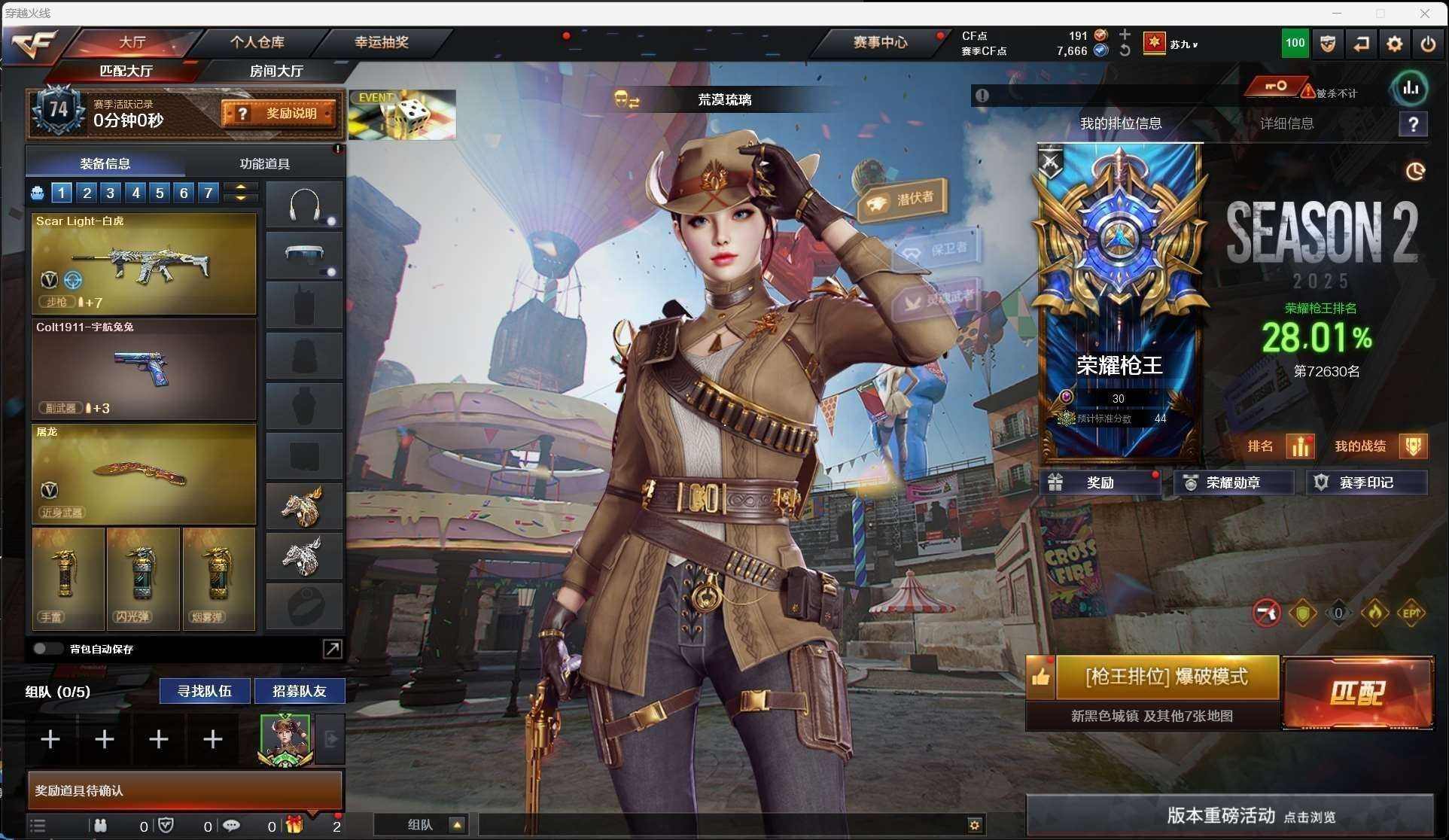Screen dimensions: 1449x840
Task: Choose backpack loadout number 3
Action: pyautogui.click(x=111, y=193)
